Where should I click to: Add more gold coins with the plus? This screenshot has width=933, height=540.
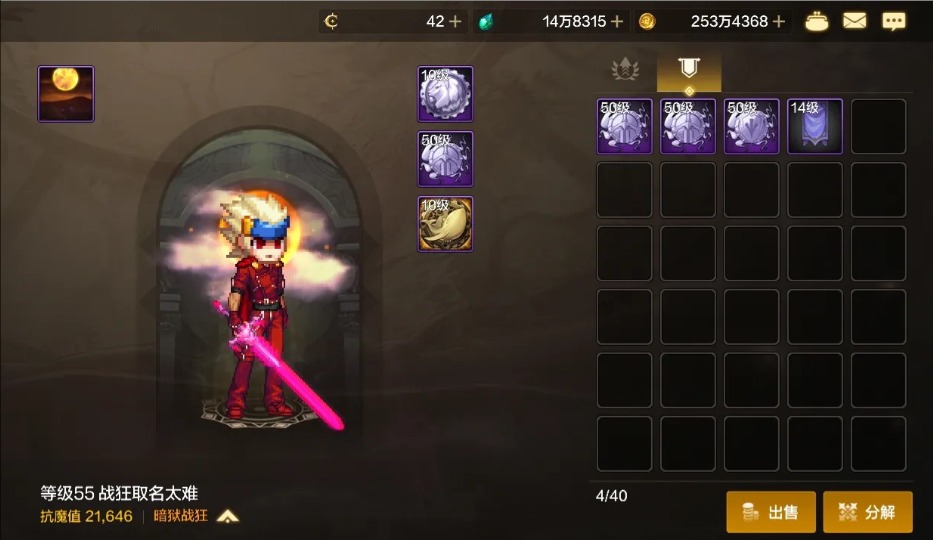pyautogui.click(x=779, y=21)
